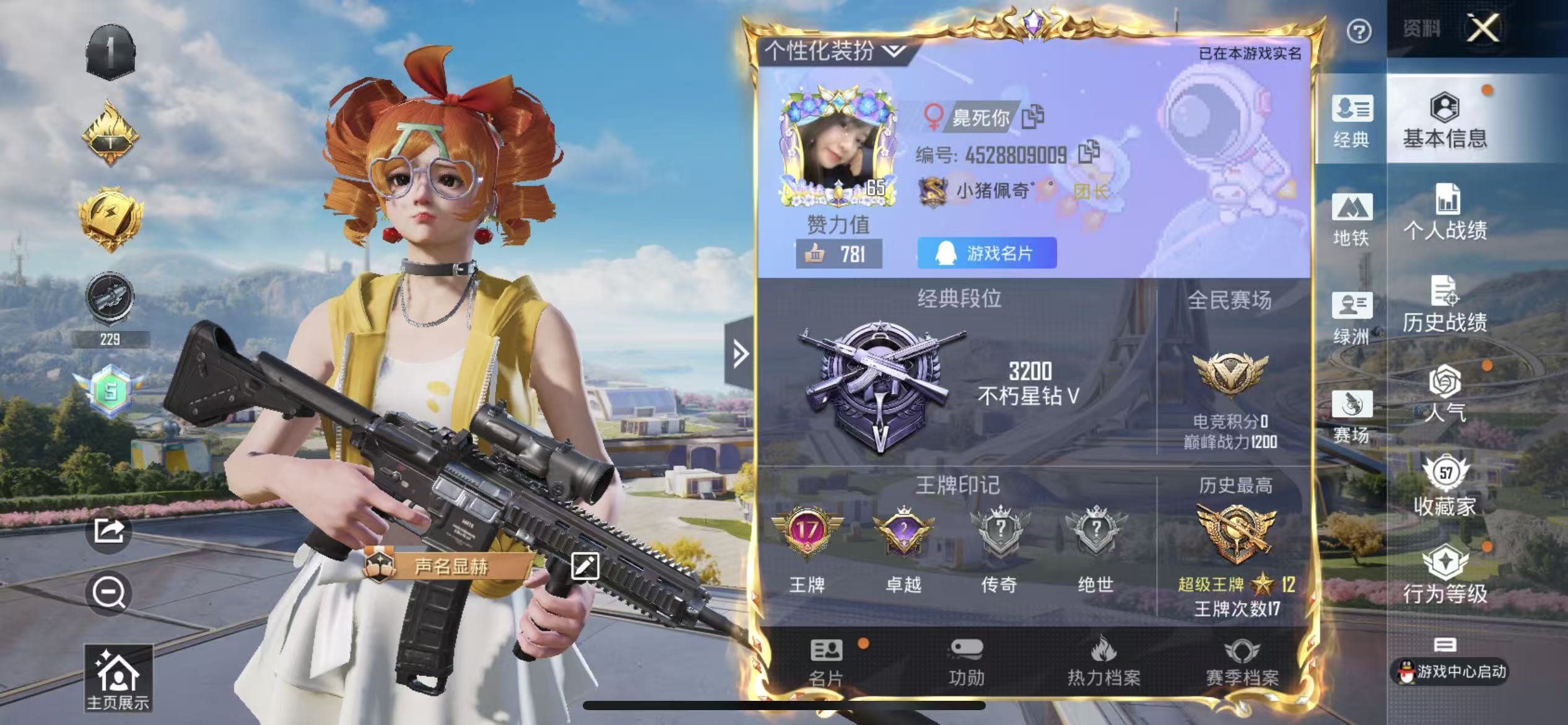The width and height of the screenshot is (1568, 725).
Task: Open the 收藏家 collector page
Action: (x=1445, y=487)
